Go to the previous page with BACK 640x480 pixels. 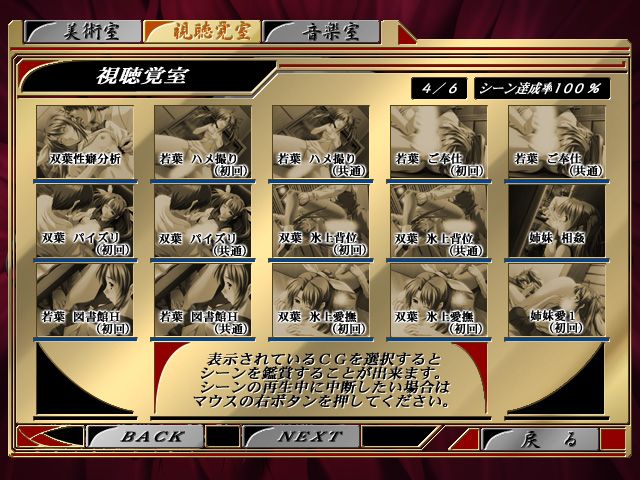pos(150,437)
